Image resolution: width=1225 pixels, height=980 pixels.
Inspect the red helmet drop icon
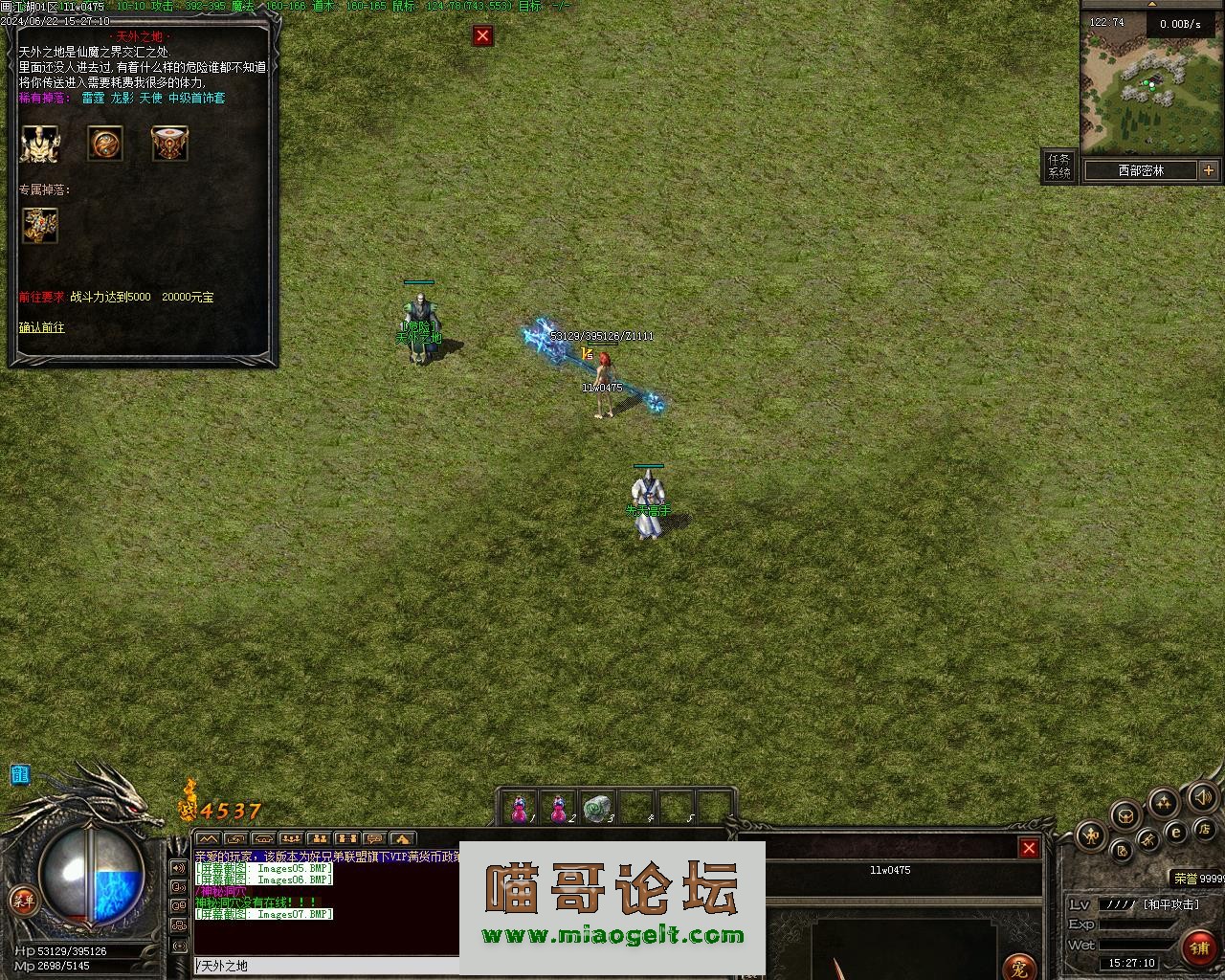pos(169,144)
